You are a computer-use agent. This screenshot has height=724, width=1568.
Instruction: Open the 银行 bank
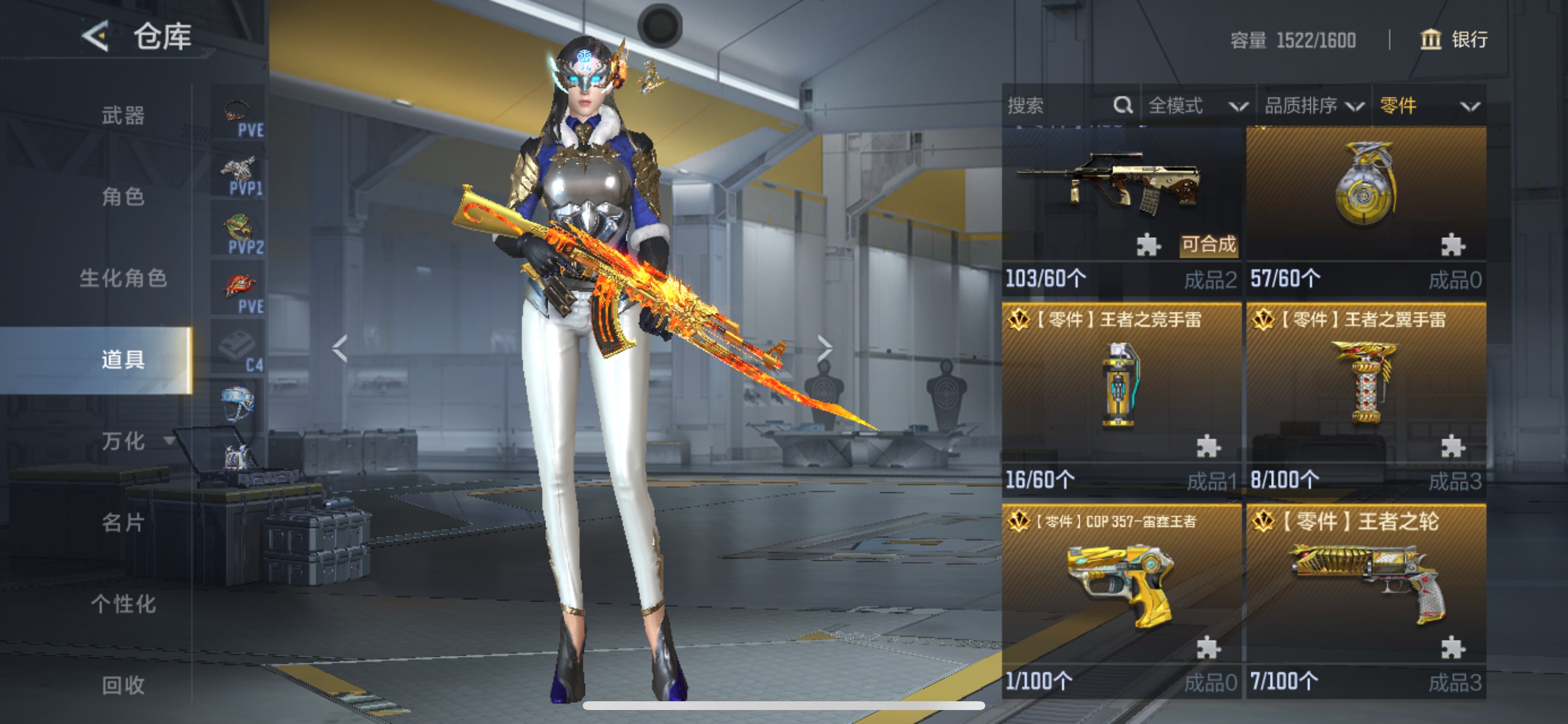pyautogui.click(x=1454, y=40)
